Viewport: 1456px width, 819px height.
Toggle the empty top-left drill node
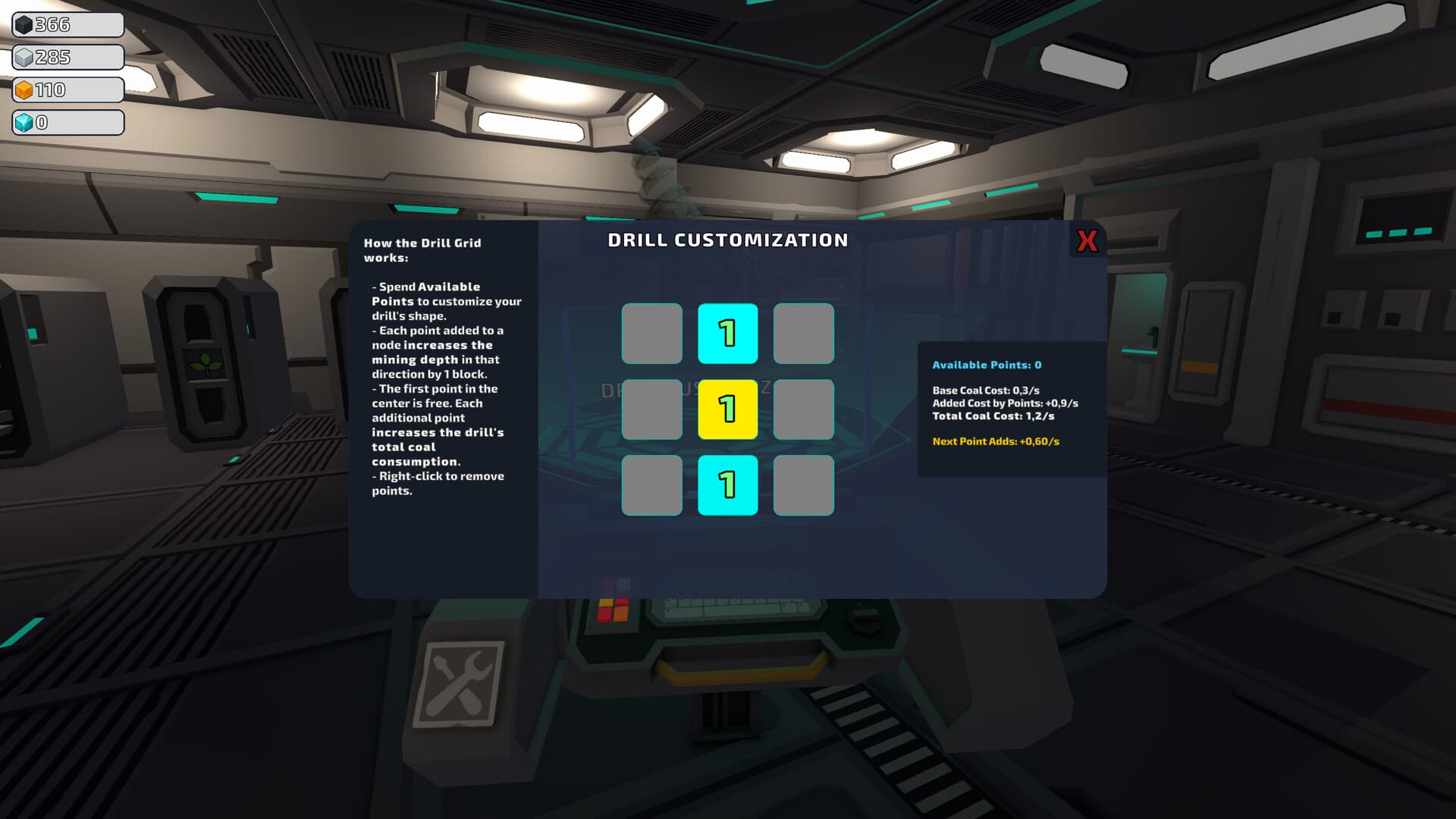651,334
